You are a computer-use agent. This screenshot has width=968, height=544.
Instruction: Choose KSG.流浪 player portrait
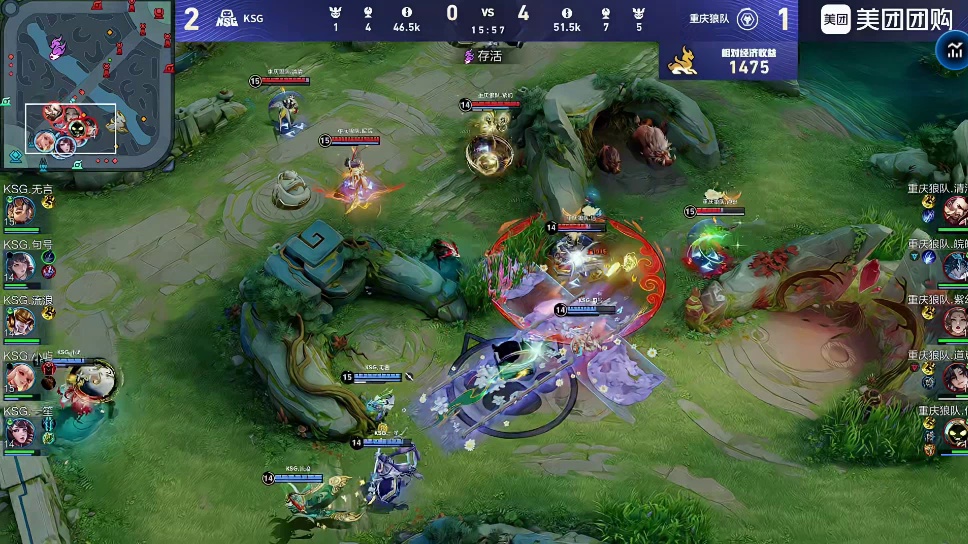click(x=21, y=322)
